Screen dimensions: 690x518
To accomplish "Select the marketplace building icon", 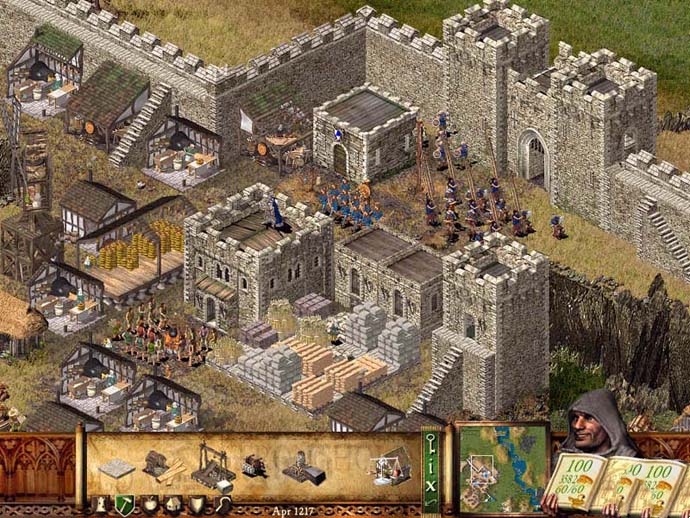I will (x=390, y=463).
